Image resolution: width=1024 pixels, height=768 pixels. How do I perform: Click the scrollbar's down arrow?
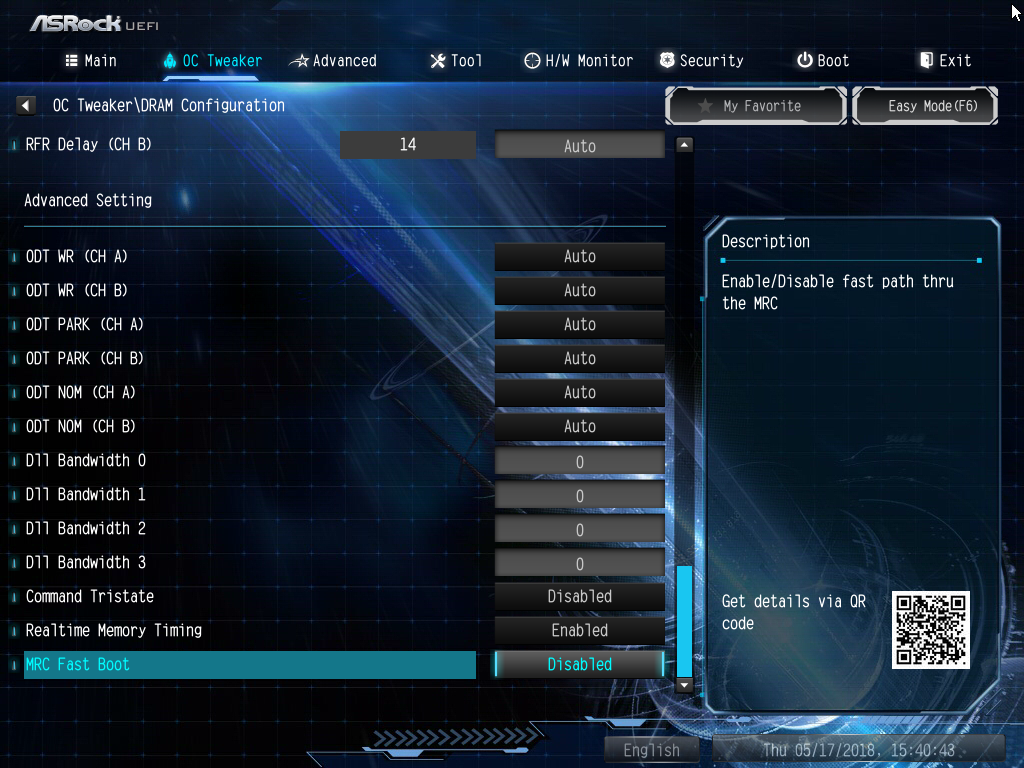click(685, 685)
